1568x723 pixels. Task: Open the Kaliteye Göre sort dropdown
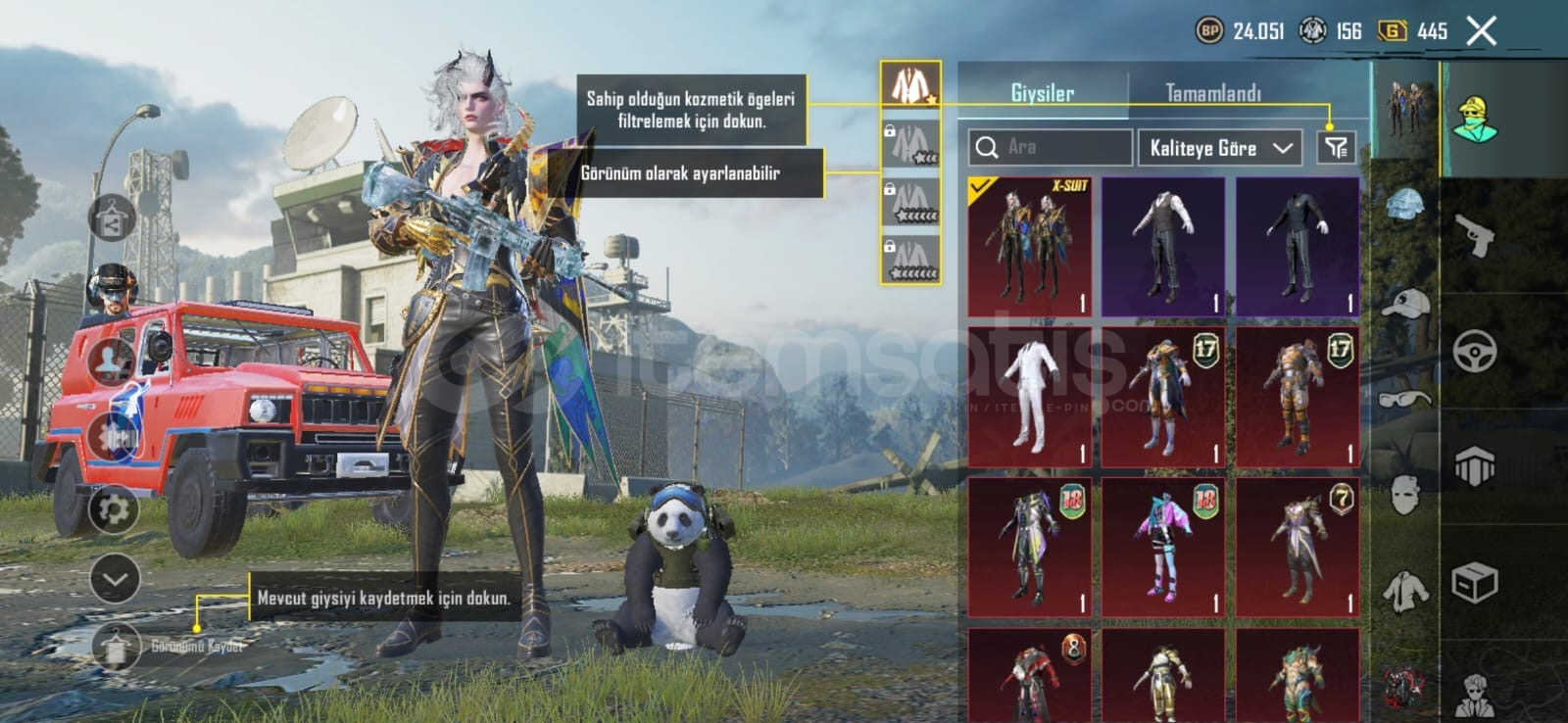tap(1219, 148)
